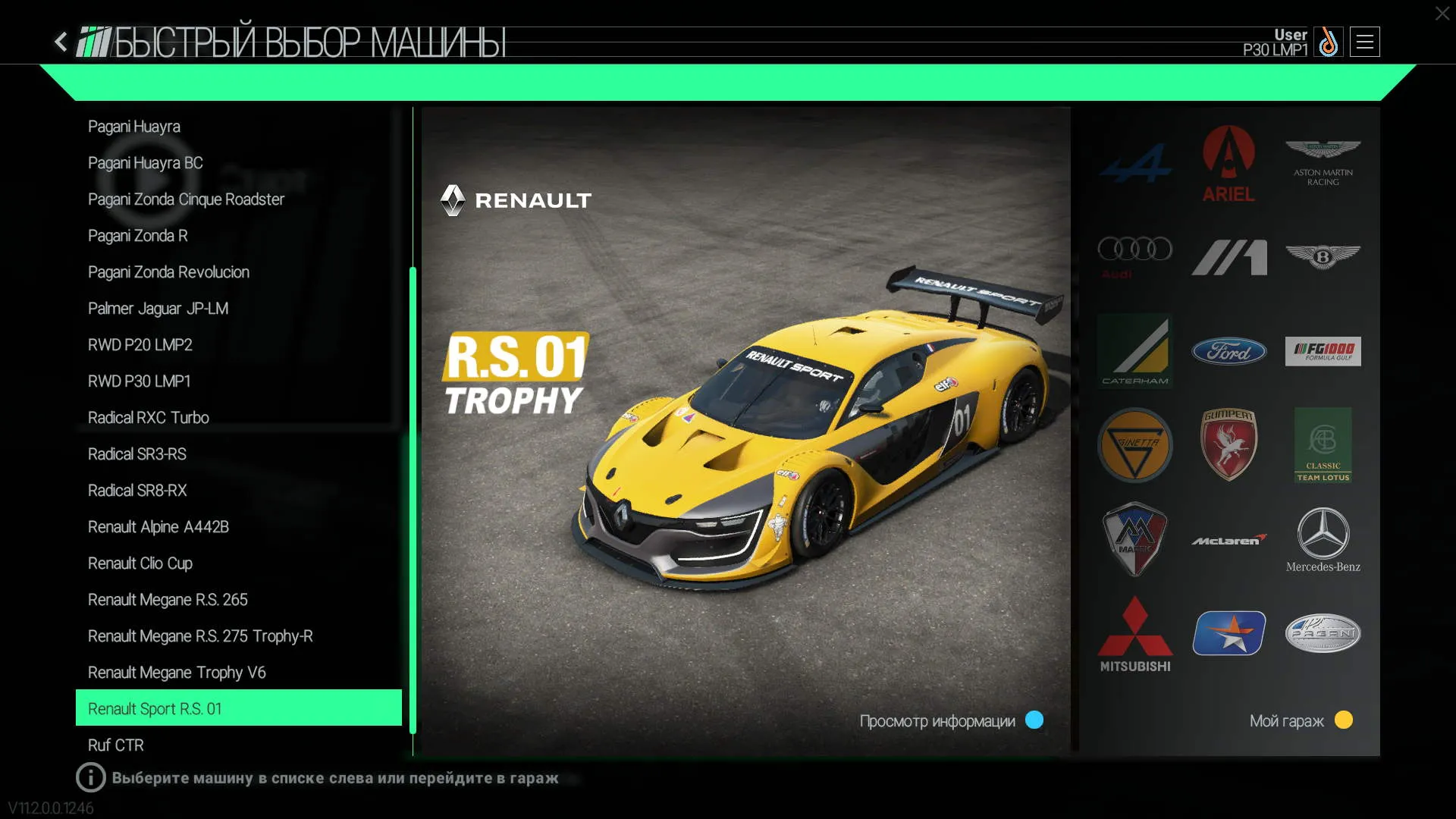
Task: Select the Mitsubishi brand logo
Action: click(1134, 634)
